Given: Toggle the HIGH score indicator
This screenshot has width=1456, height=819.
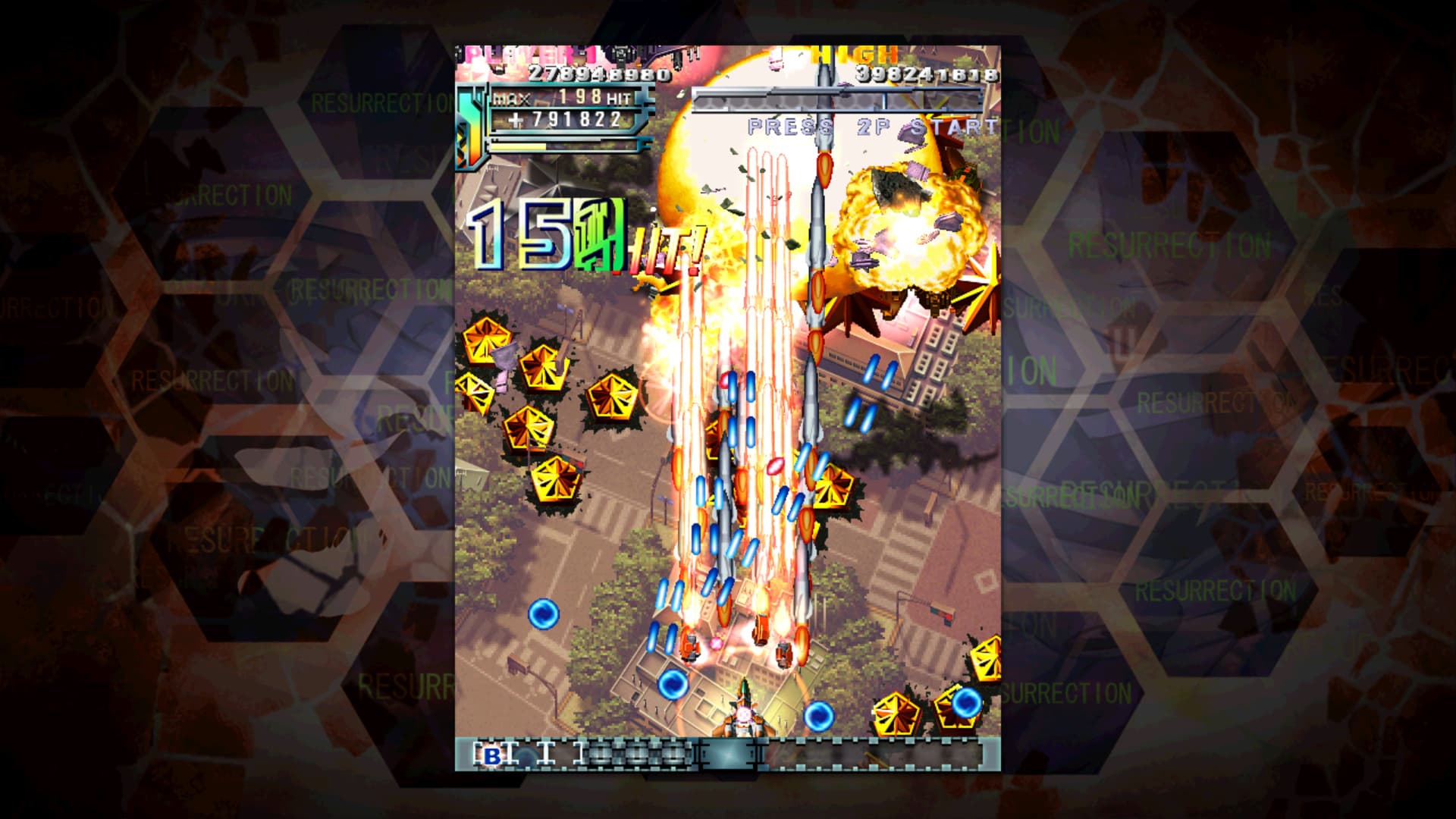Looking at the screenshot, I should [x=853, y=55].
